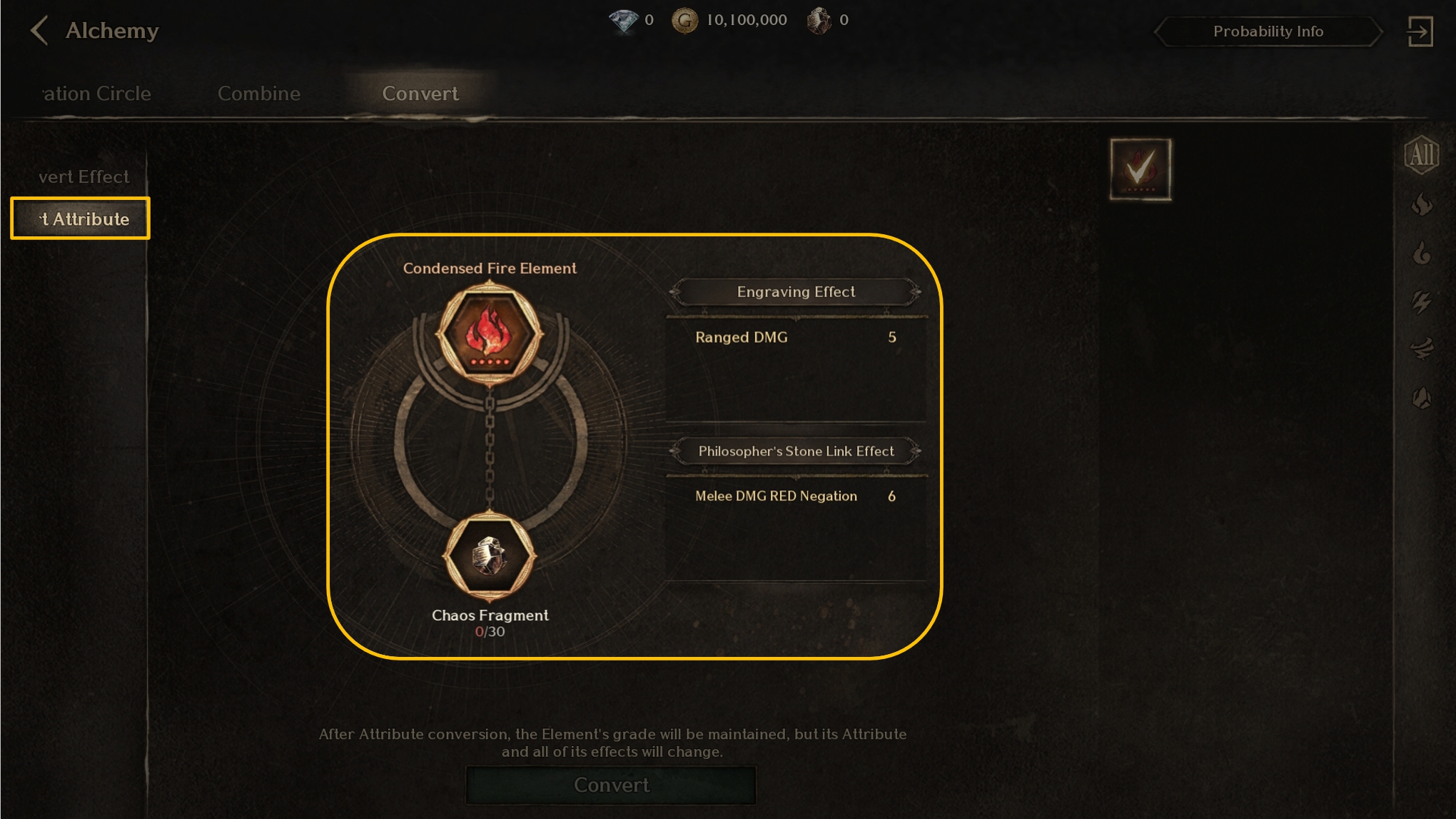Deselect the checked fire element in the list
1456x819 pixels.
1140,169
